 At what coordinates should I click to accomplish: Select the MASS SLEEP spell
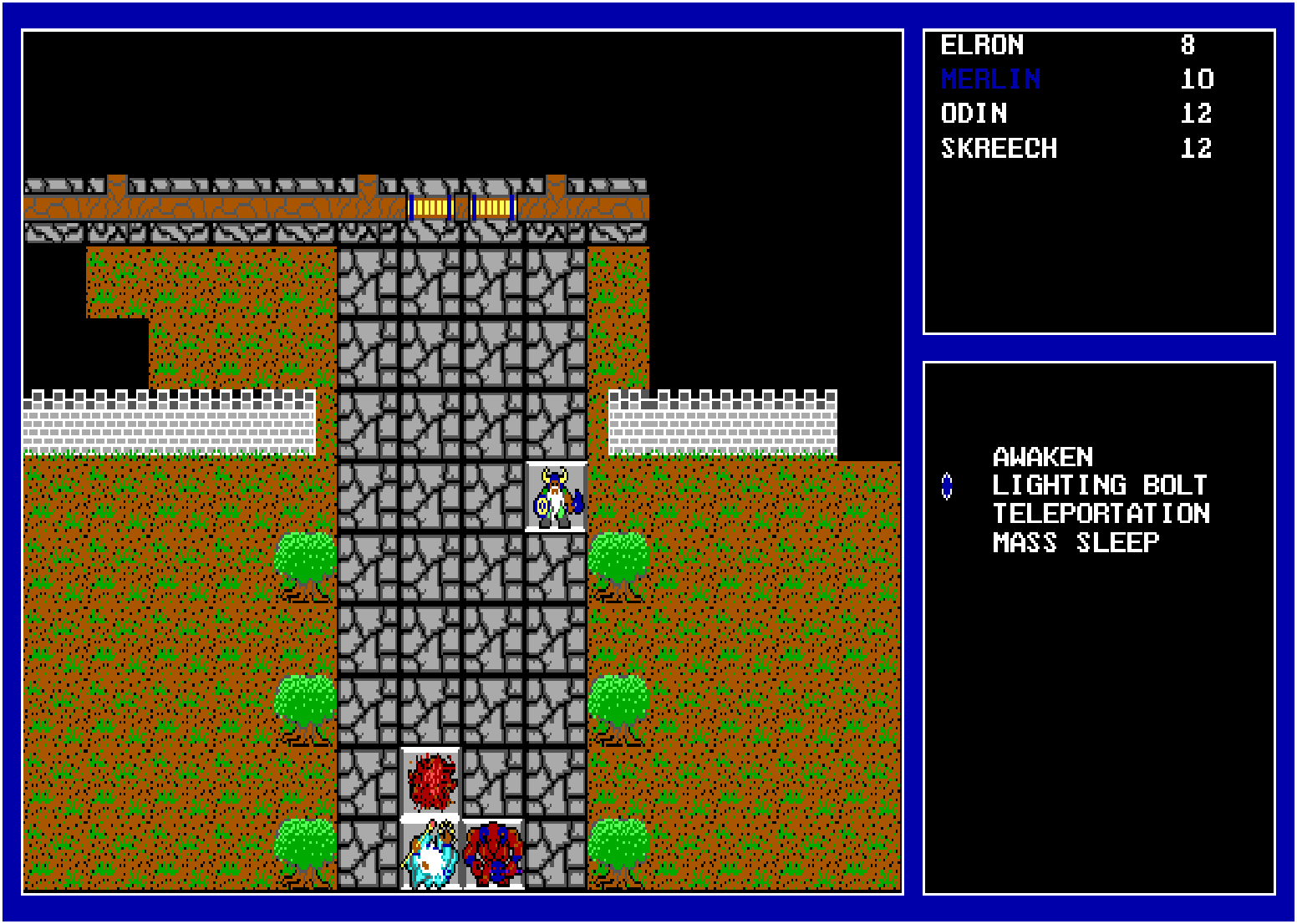1072,541
